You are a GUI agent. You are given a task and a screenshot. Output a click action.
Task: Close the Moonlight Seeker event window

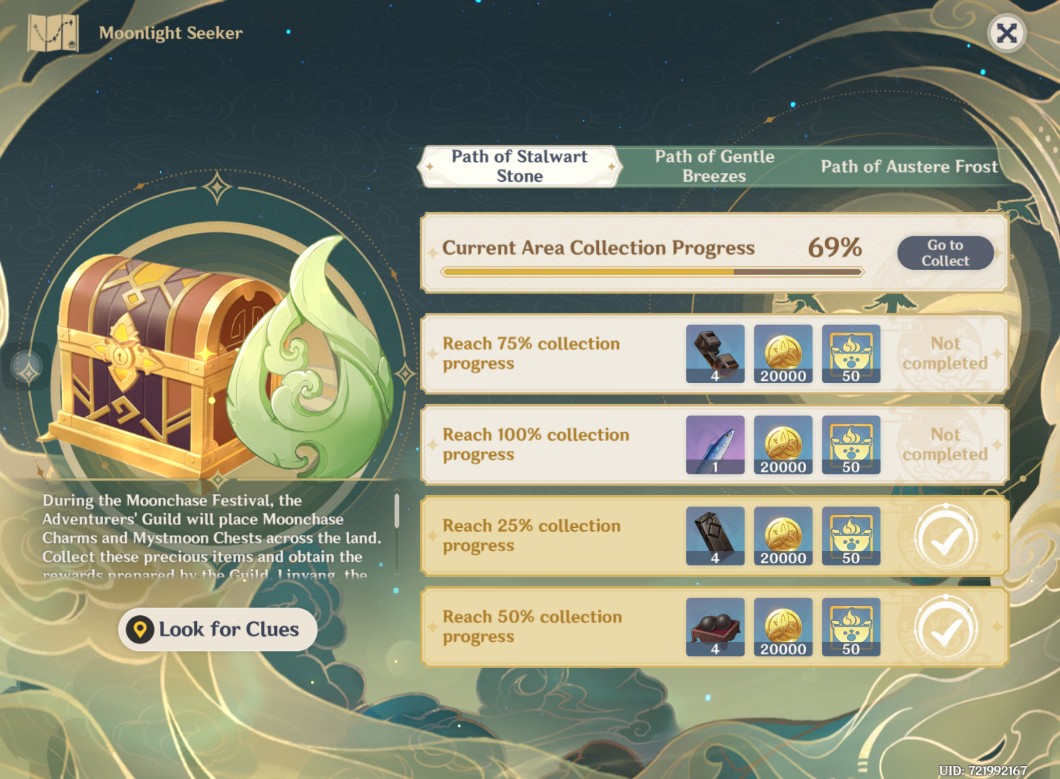[1006, 34]
